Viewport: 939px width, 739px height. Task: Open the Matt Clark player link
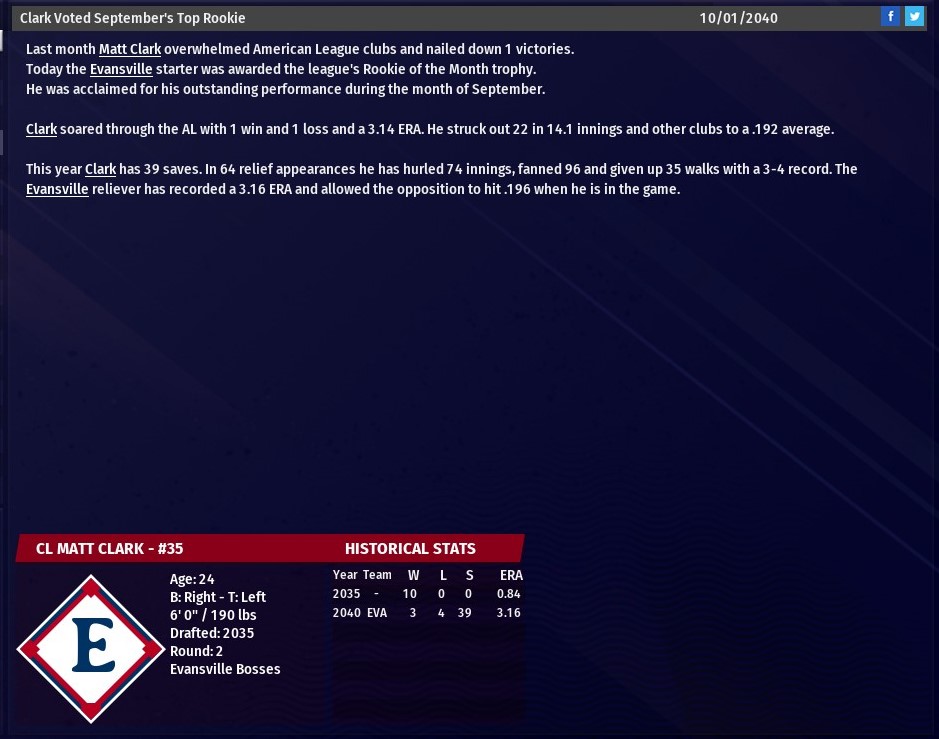[x=130, y=49]
